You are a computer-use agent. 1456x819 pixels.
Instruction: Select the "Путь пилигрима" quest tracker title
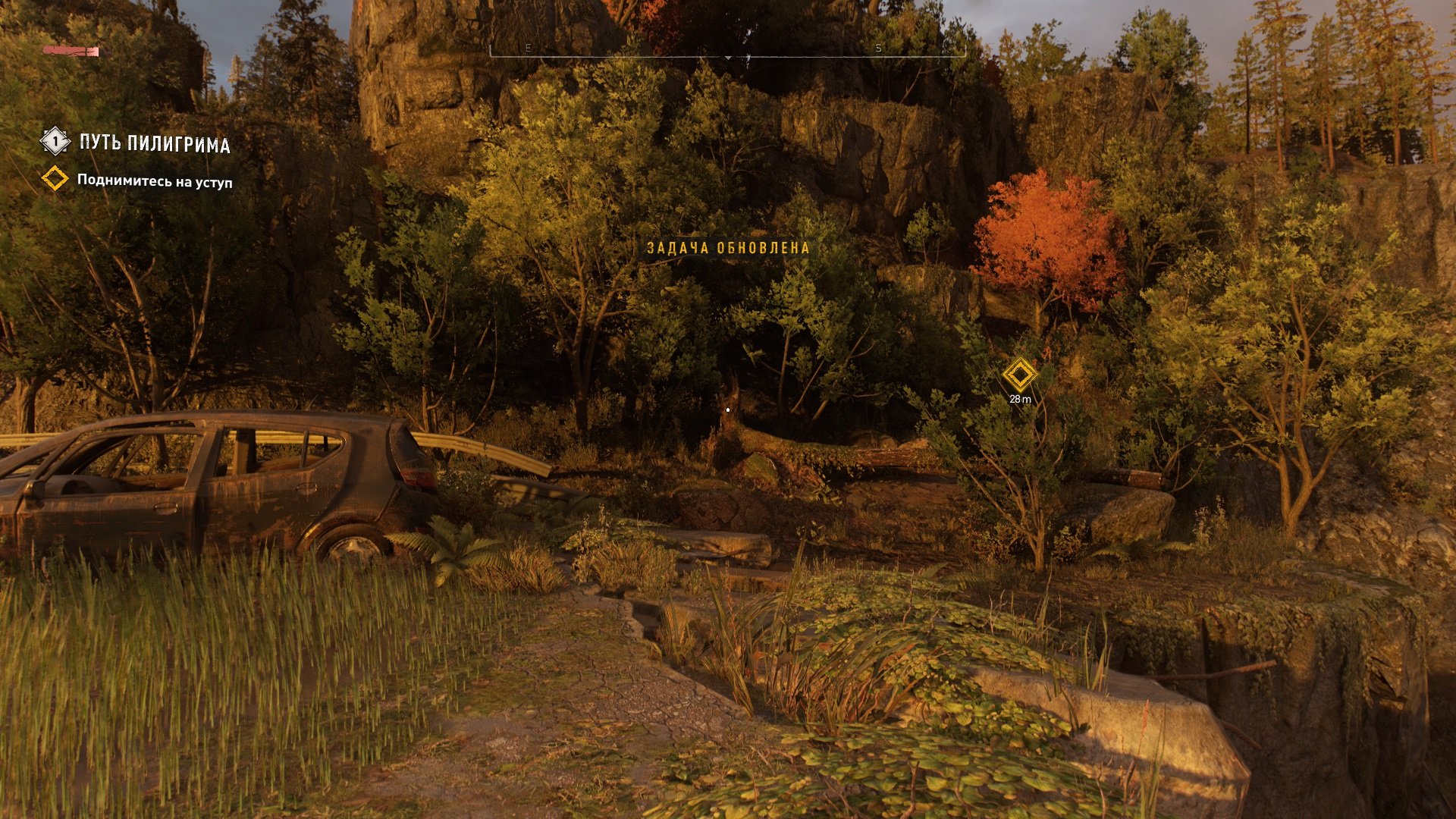tap(155, 143)
